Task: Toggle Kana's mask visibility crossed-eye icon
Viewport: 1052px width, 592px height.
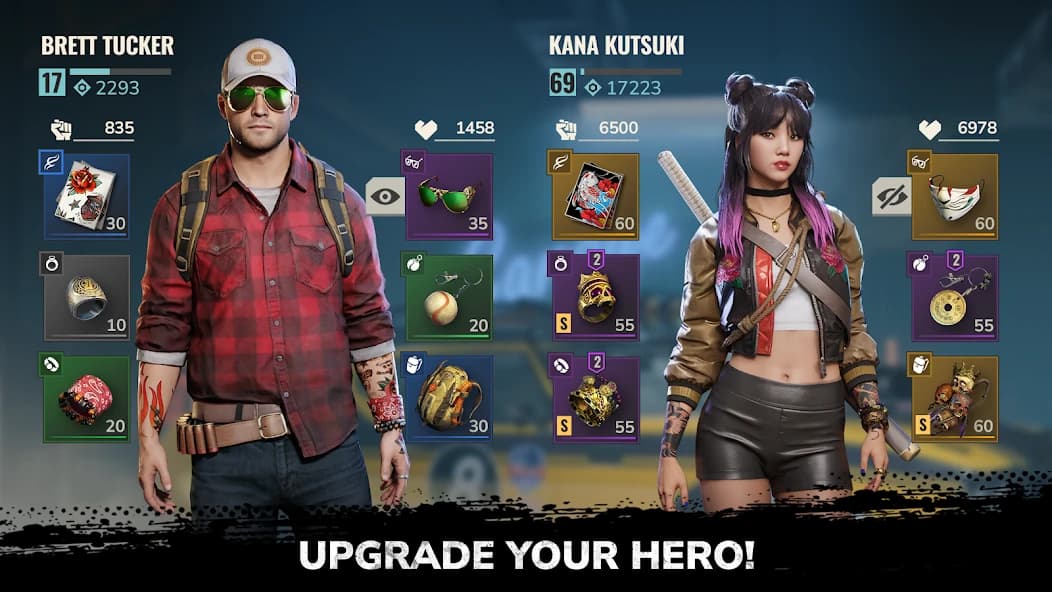Action: tap(890, 197)
